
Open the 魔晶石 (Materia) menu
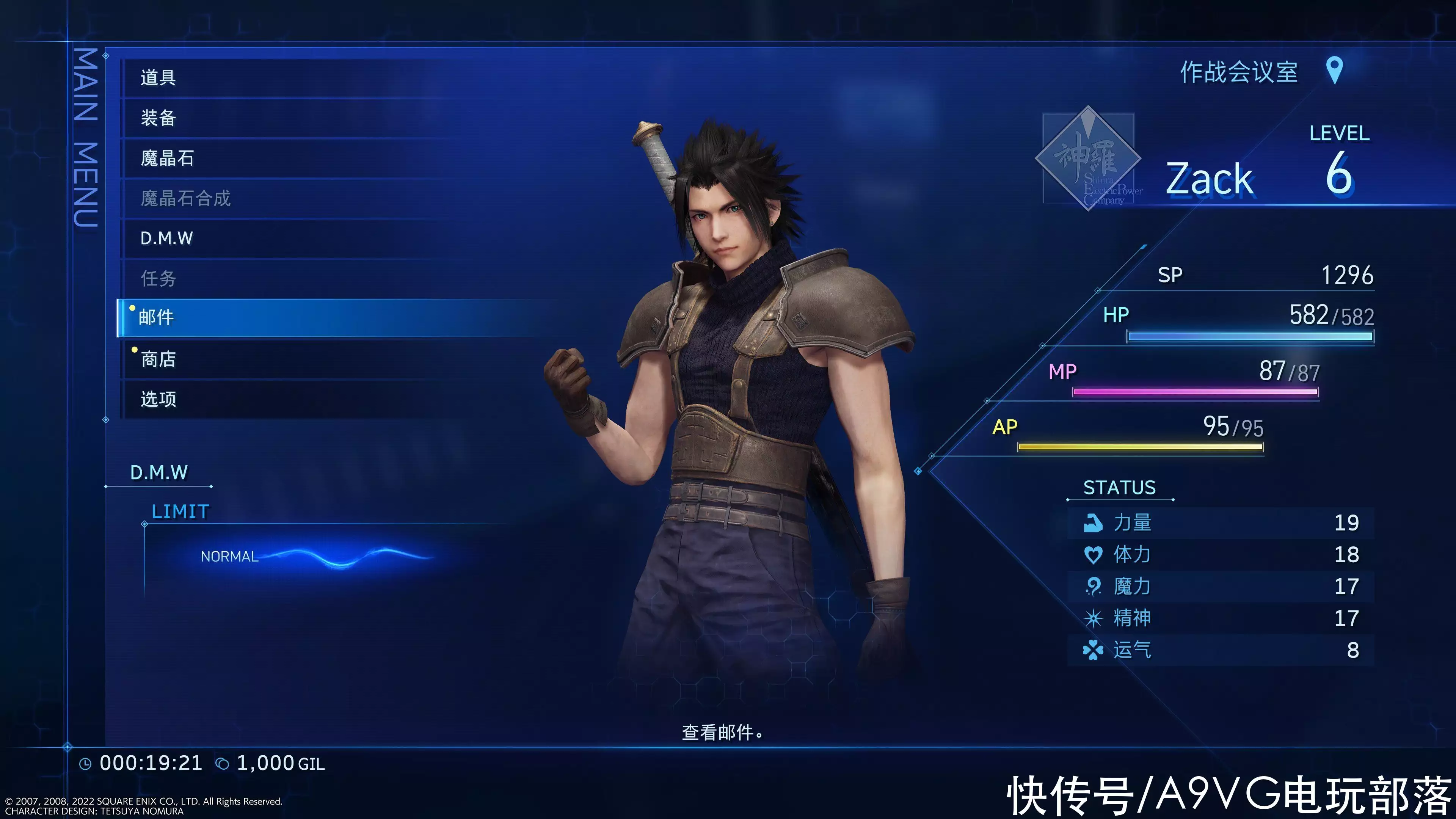[x=167, y=158]
